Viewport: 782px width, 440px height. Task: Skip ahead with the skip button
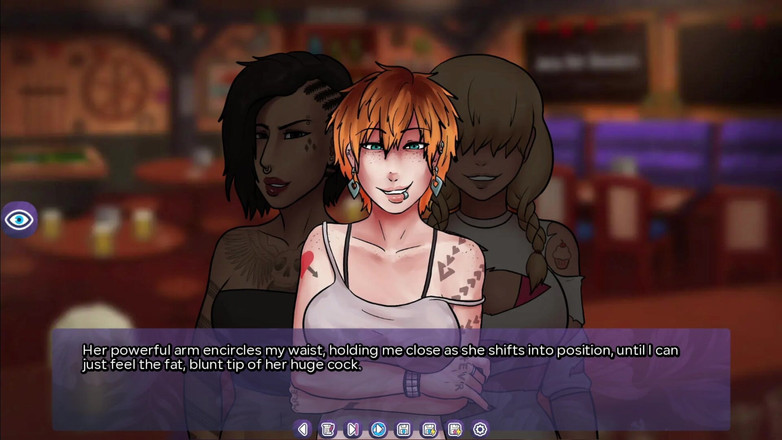click(x=353, y=429)
